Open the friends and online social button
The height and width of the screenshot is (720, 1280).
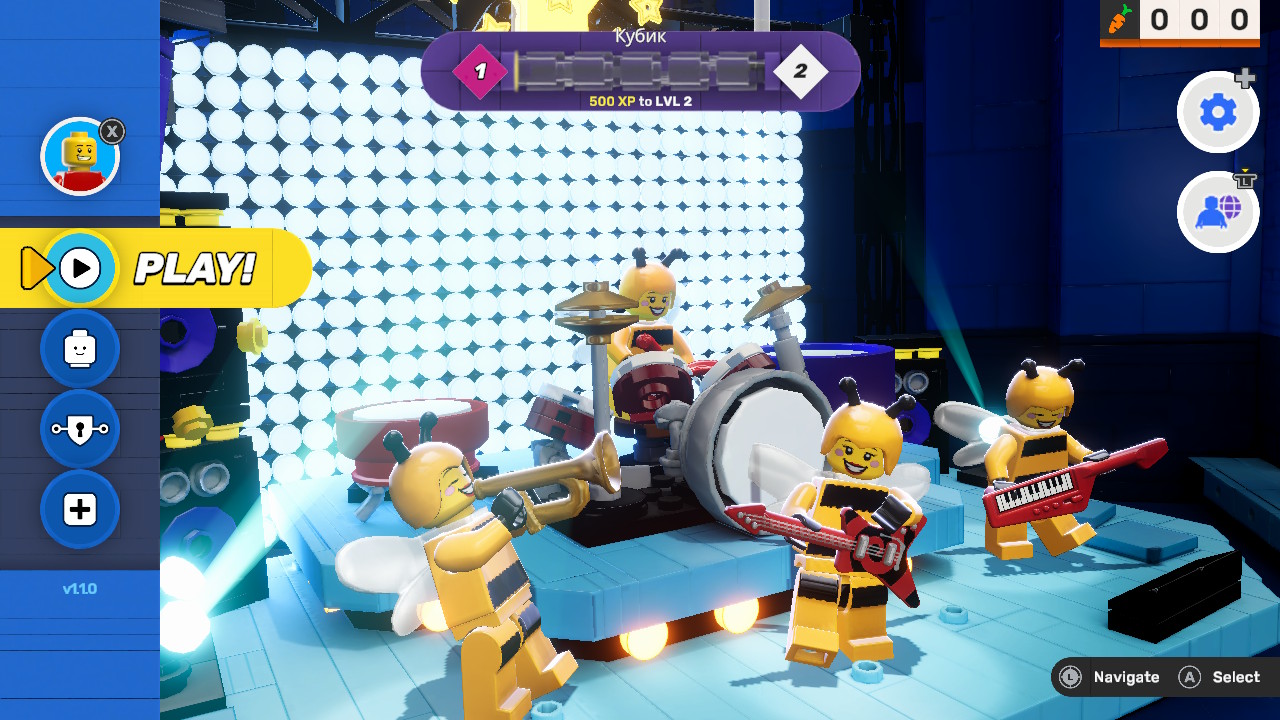click(1217, 212)
